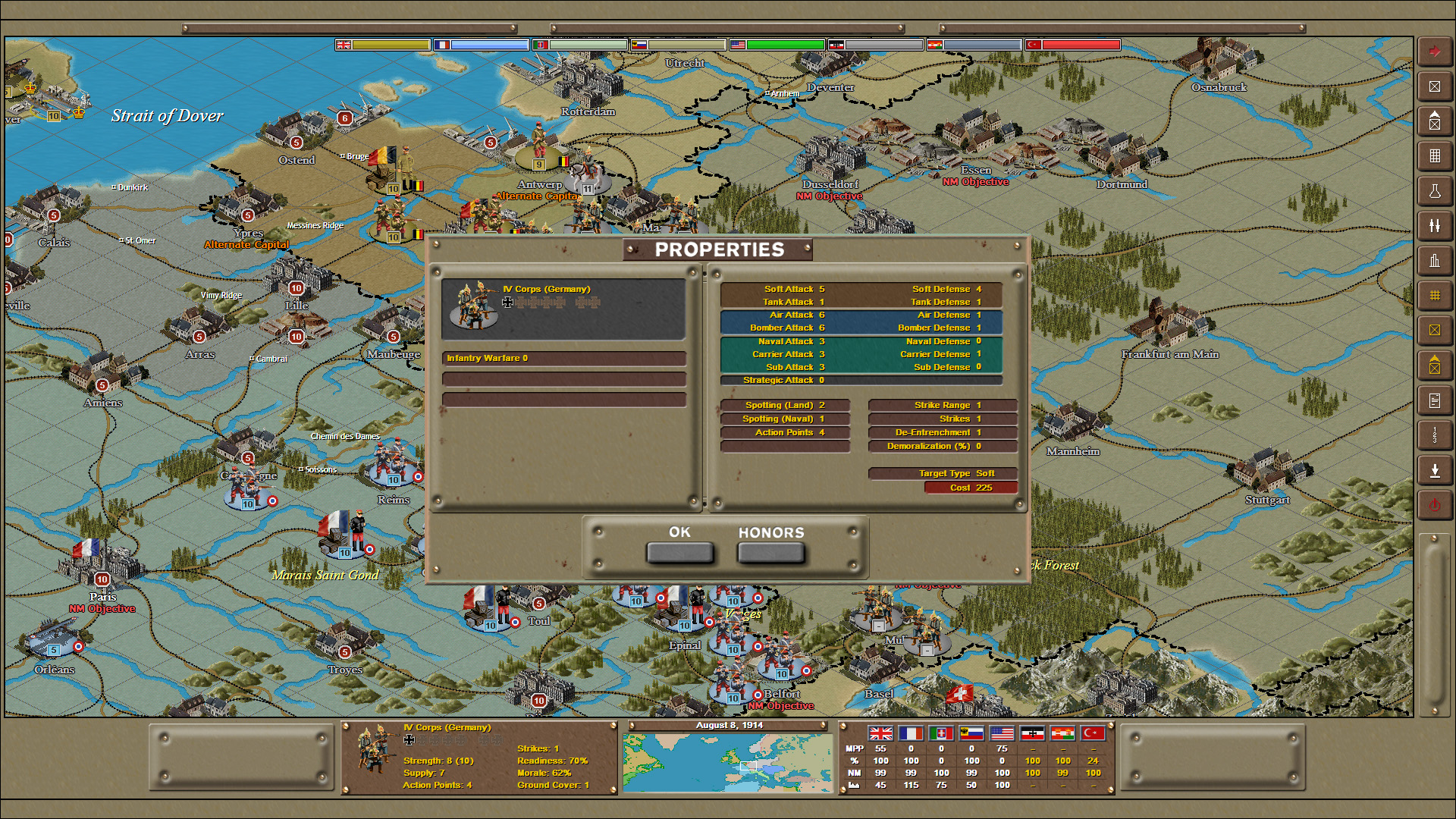Click the white envelope diplomacy icon
The image size is (1456, 819).
click(1435, 86)
